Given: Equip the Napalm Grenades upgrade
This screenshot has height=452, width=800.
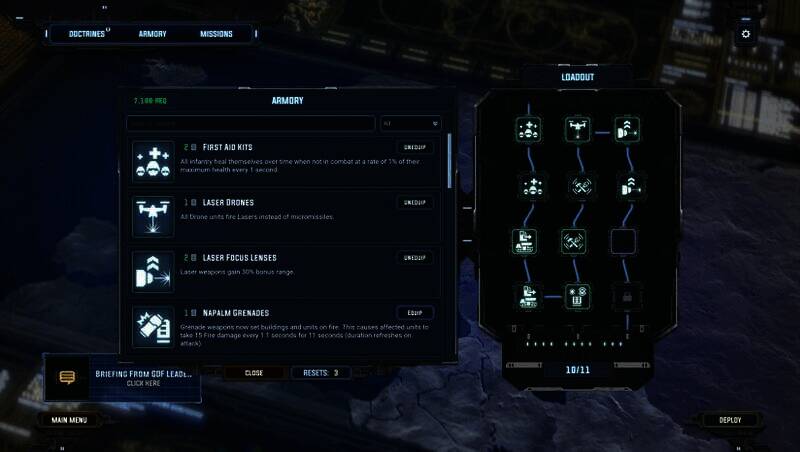Looking at the screenshot, I should click(413, 312).
